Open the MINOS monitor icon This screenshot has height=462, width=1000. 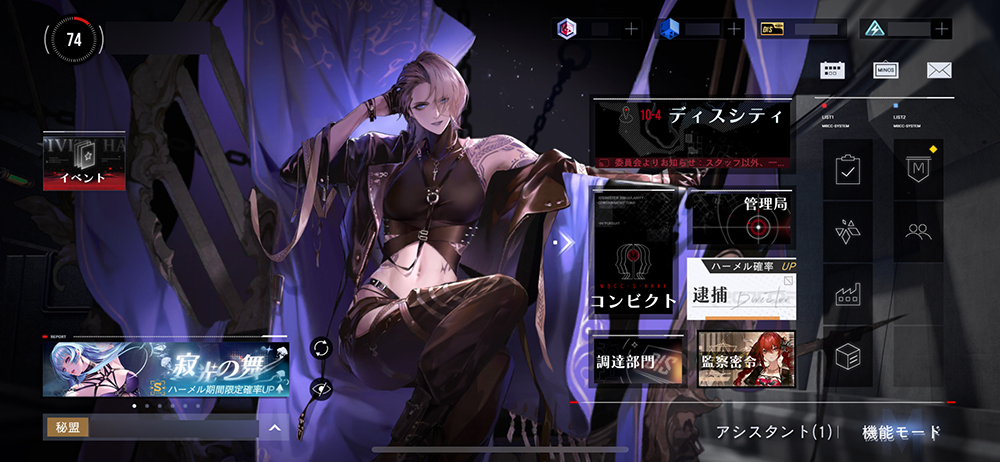pyautogui.click(x=885, y=70)
